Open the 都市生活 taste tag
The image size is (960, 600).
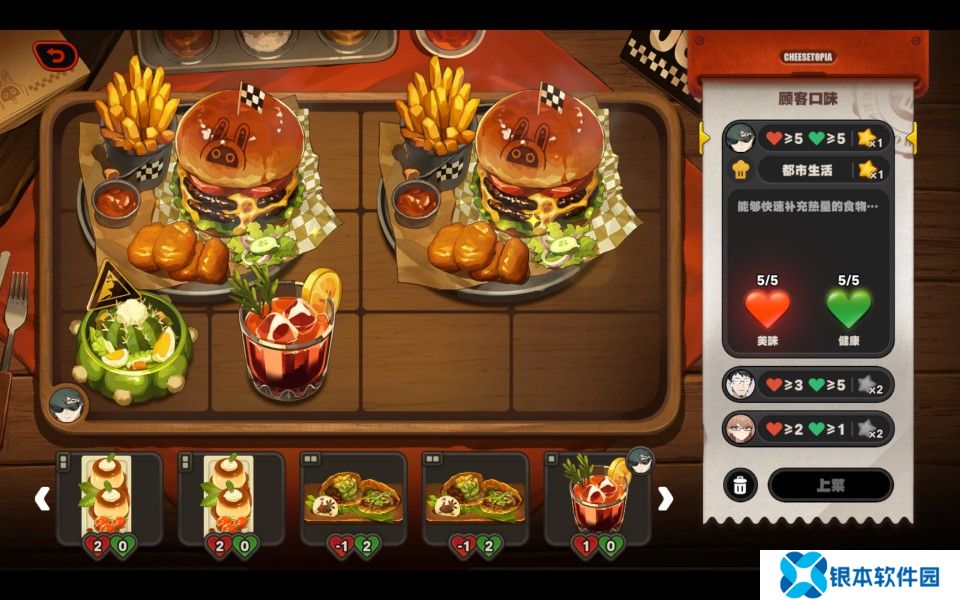[807, 170]
